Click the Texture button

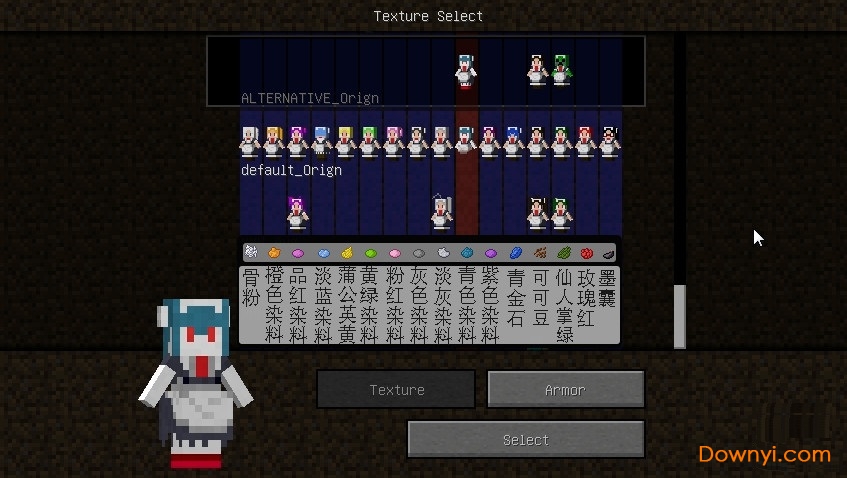396,389
